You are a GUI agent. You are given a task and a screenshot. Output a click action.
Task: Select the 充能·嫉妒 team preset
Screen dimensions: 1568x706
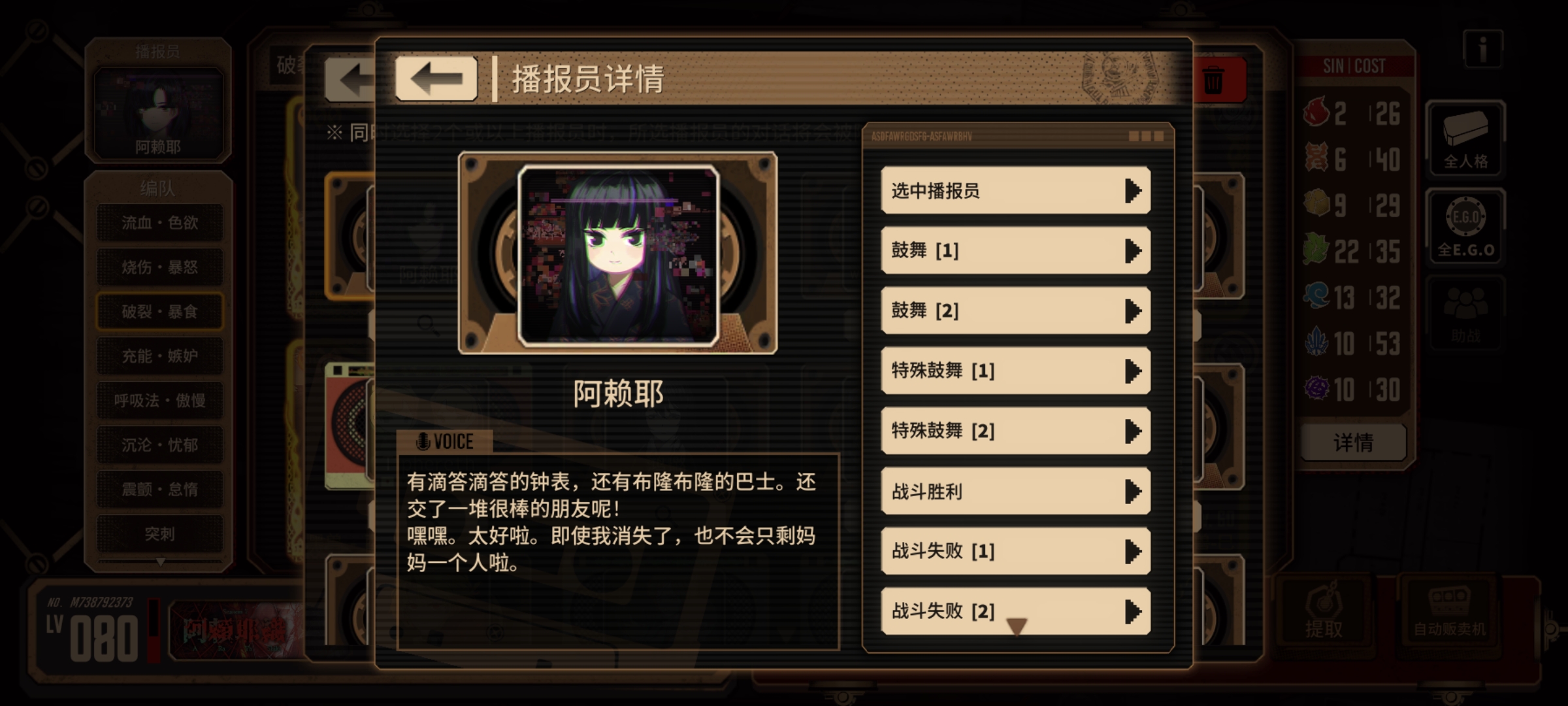pos(158,355)
